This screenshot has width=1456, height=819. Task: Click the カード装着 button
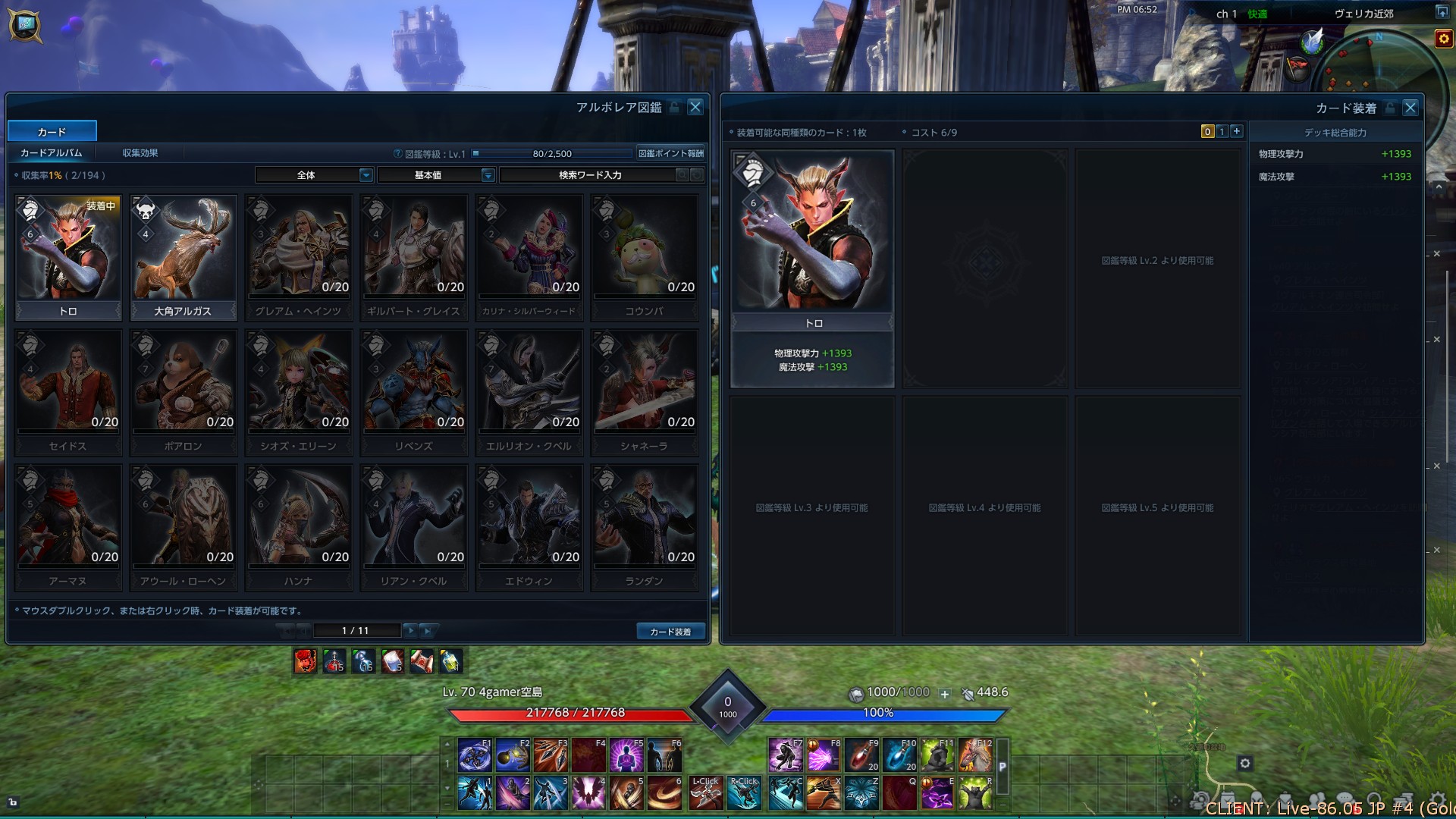[670, 631]
